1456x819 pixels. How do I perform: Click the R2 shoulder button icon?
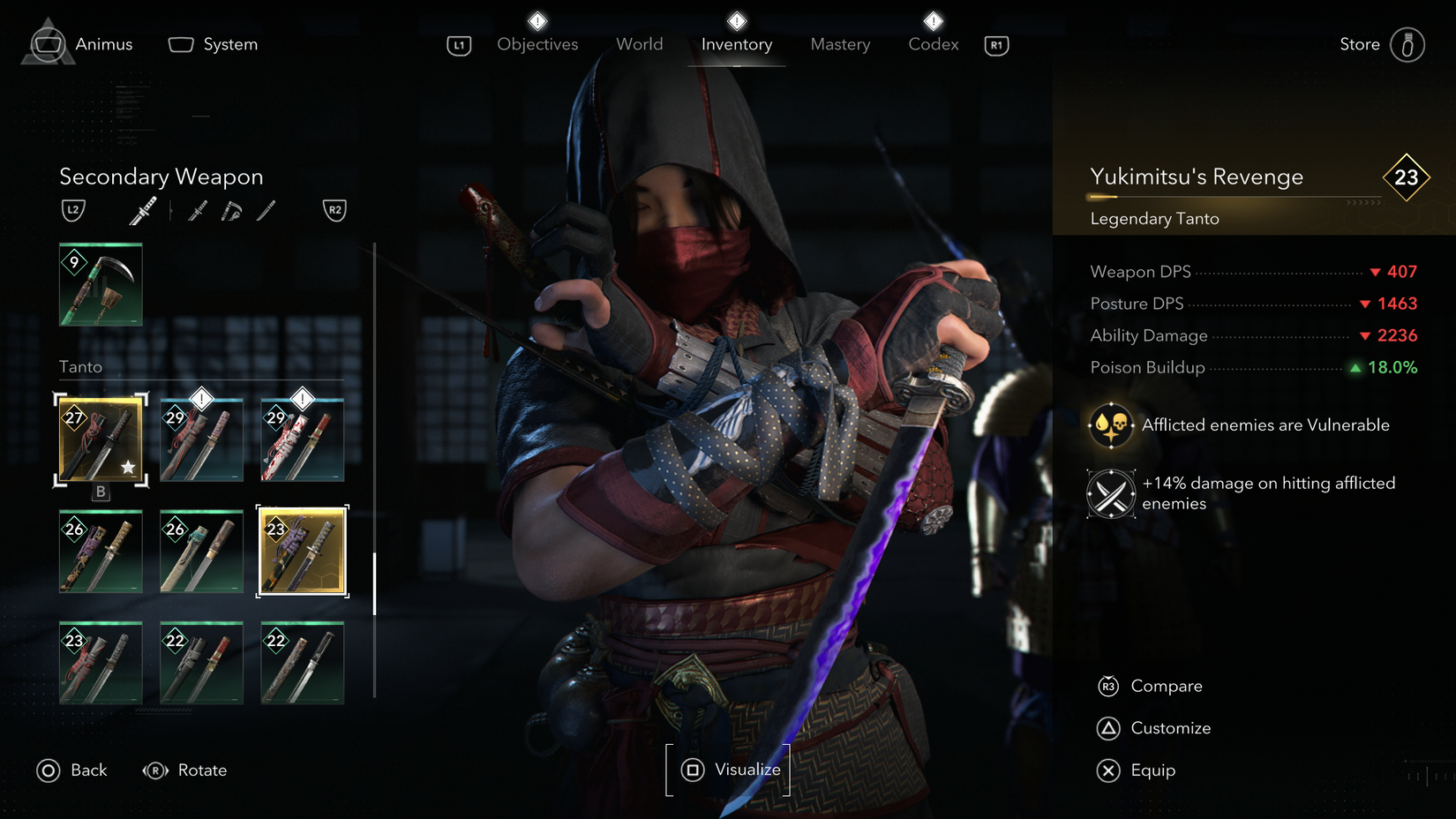click(334, 210)
